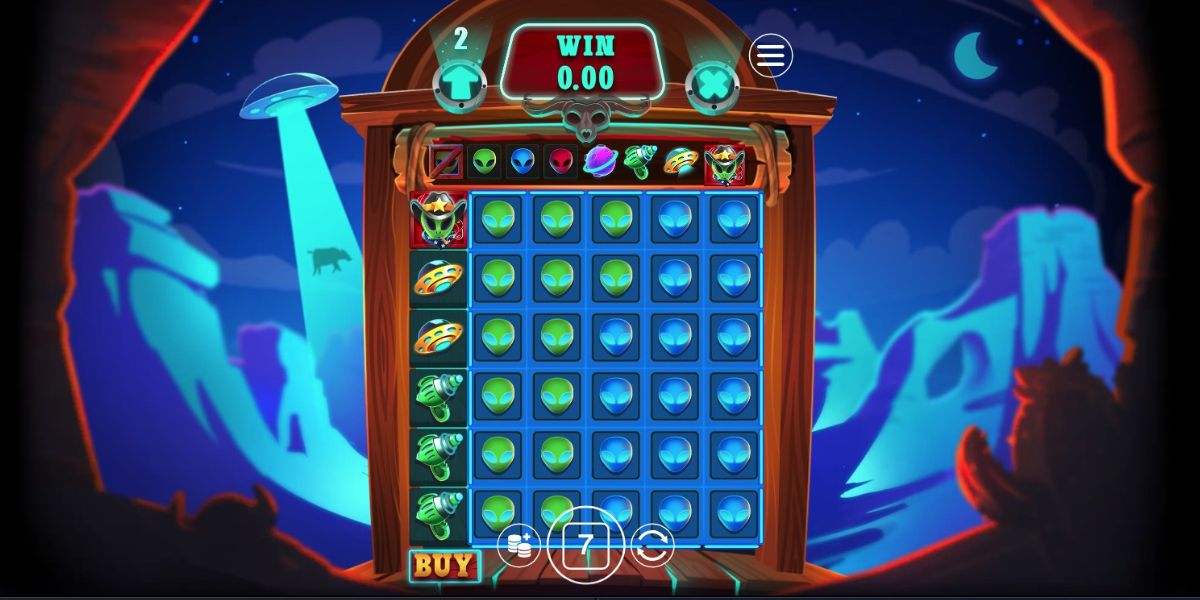Click the central spin button showing 7
The width and height of the screenshot is (1200, 600).
point(586,545)
